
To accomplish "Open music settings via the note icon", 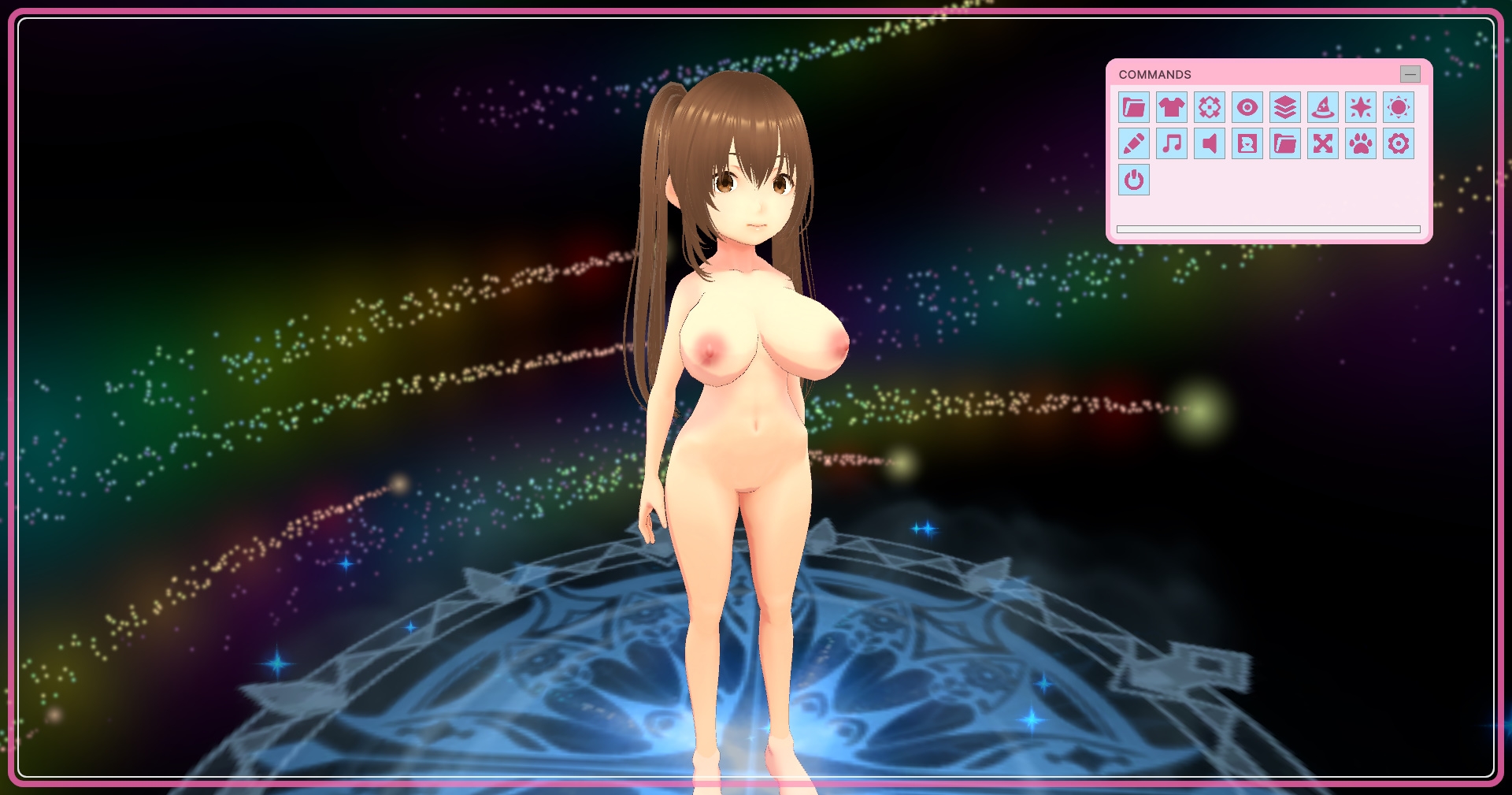I will tap(1171, 144).
